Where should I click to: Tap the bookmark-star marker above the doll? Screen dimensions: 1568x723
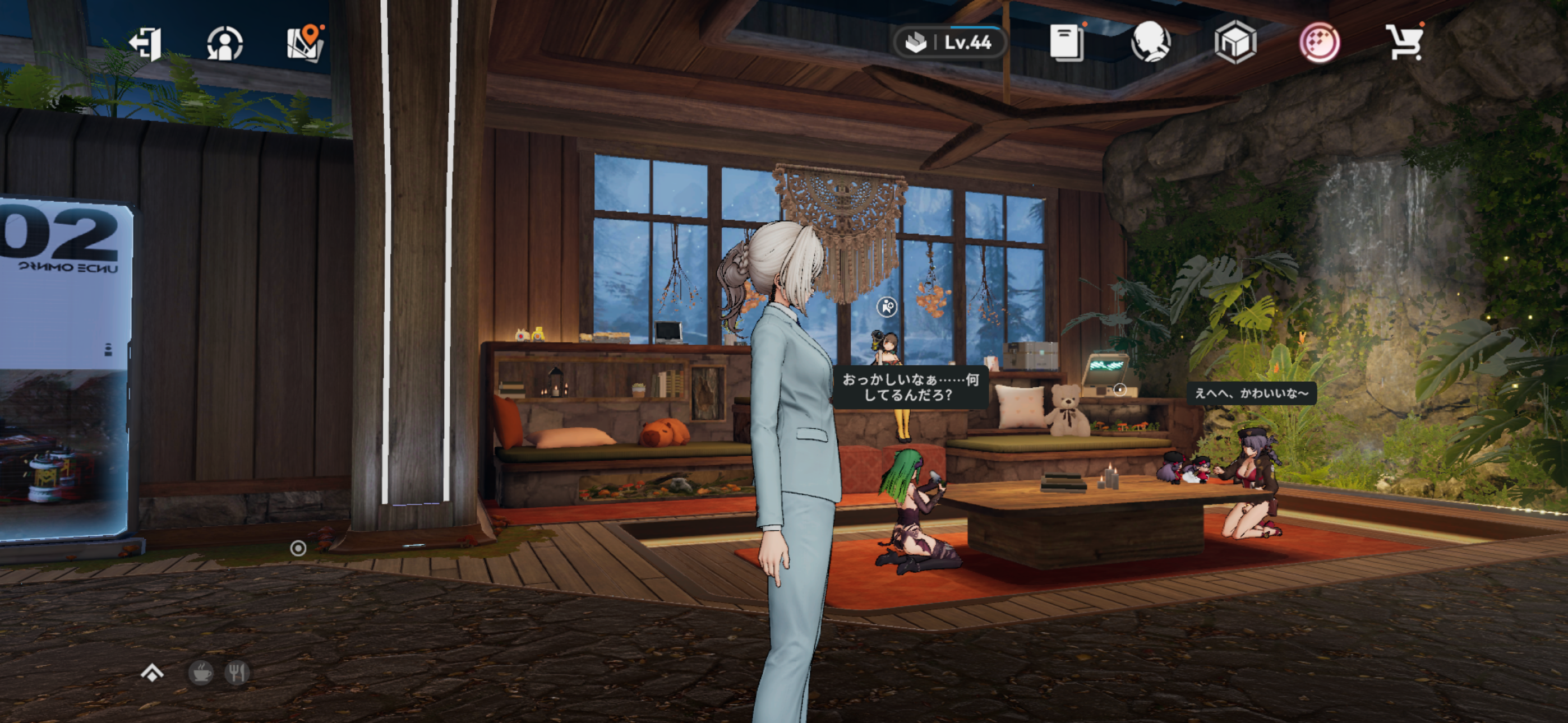click(x=887, y=307)
